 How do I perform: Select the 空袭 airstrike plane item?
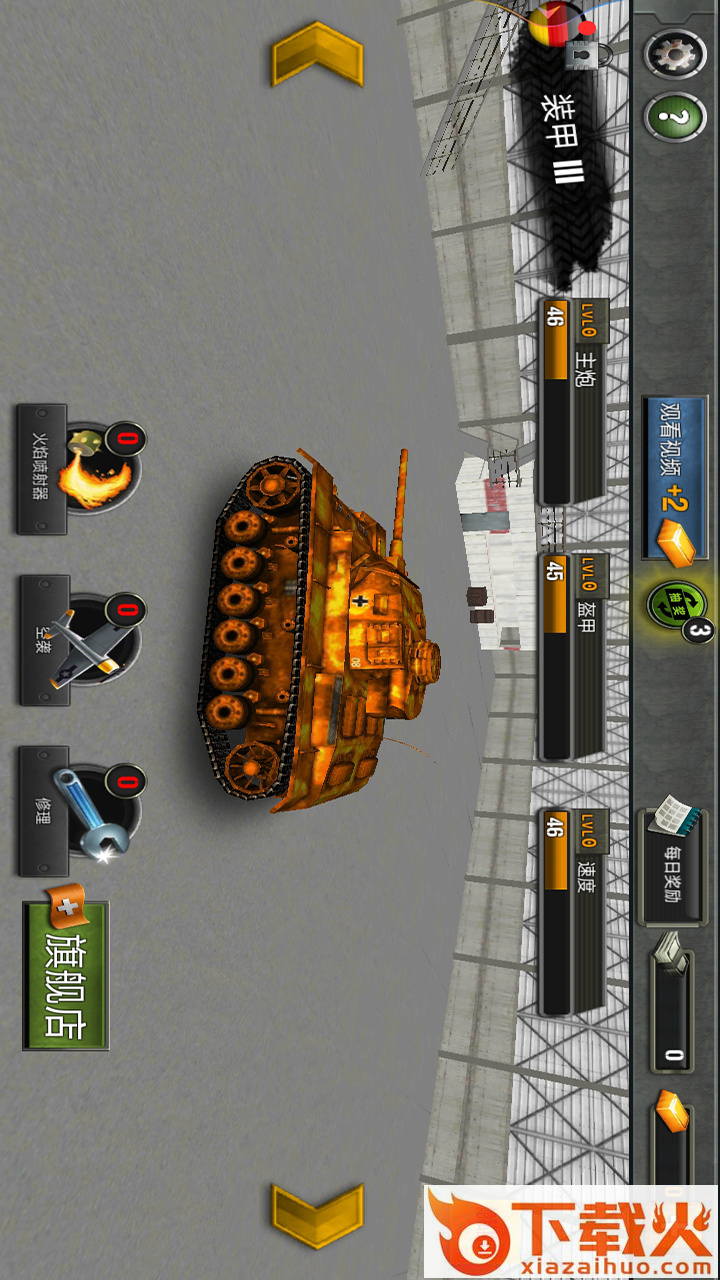click(80, 640)
